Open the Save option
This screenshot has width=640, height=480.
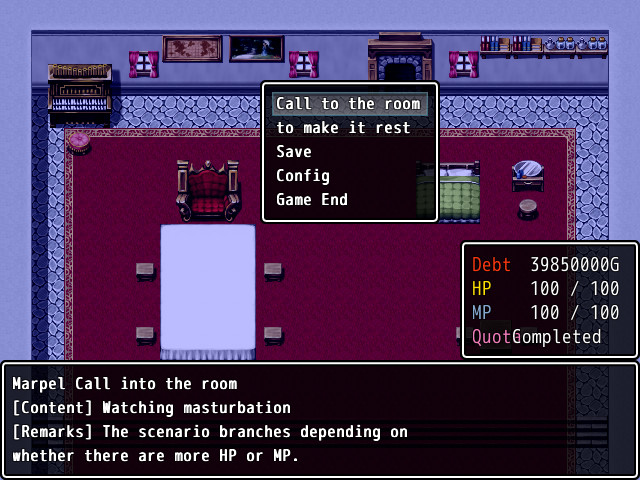294,152
